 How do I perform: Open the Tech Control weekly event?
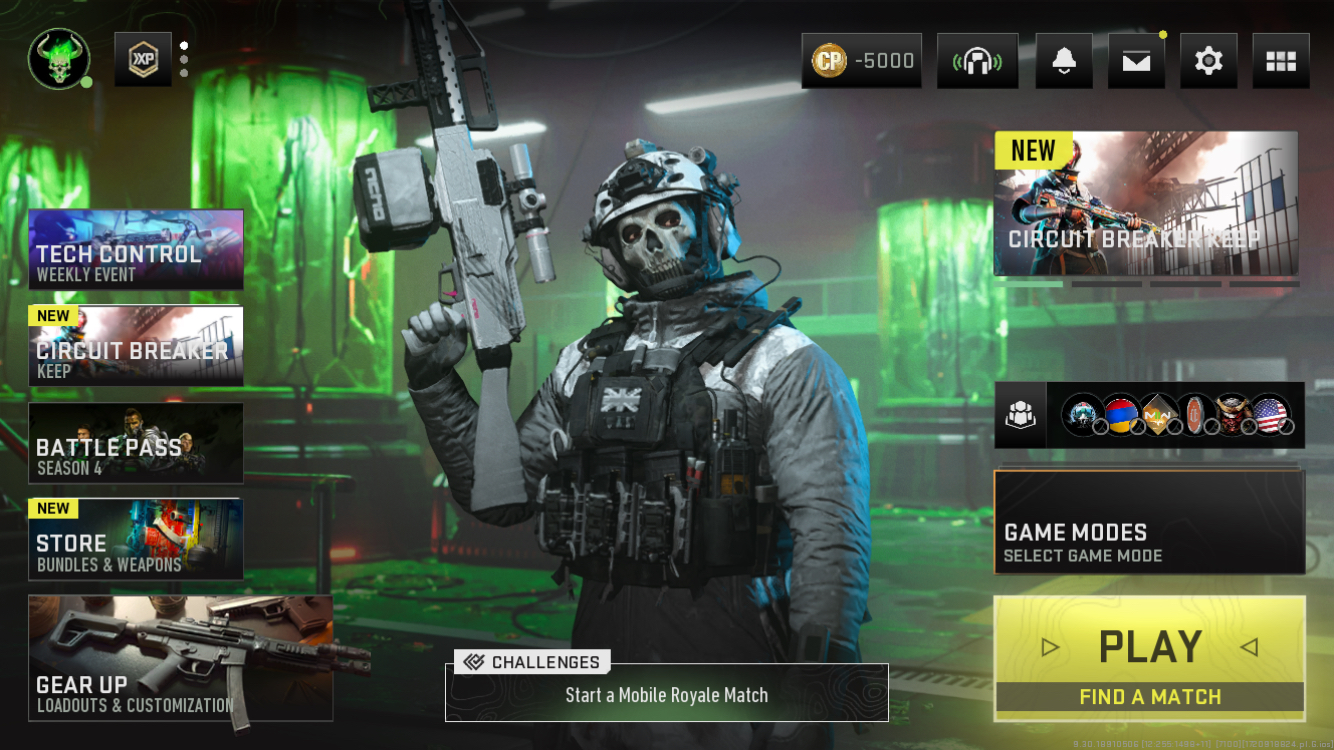tap(136, 249)
